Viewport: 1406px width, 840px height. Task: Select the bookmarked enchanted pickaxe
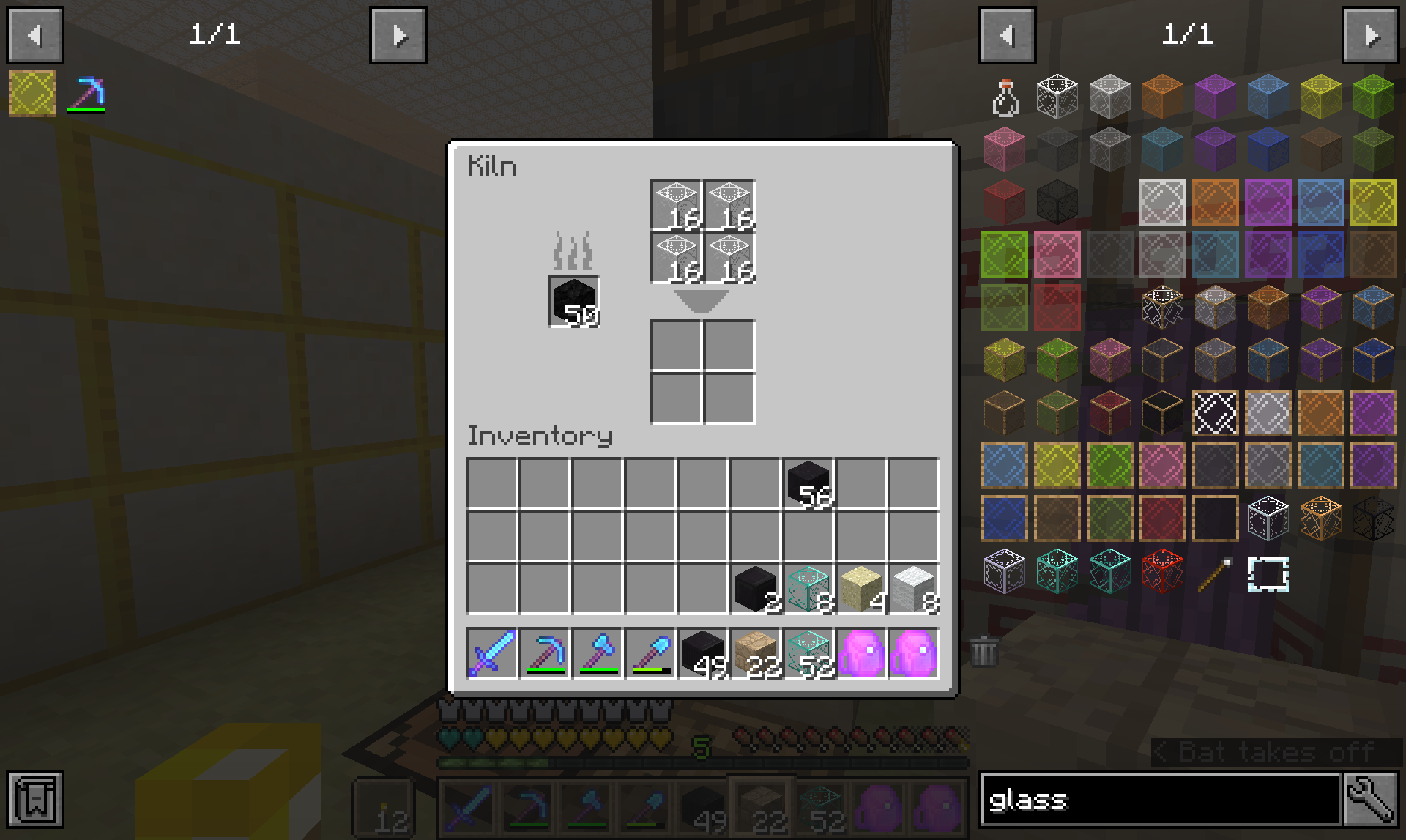click(x=86, y=93)
